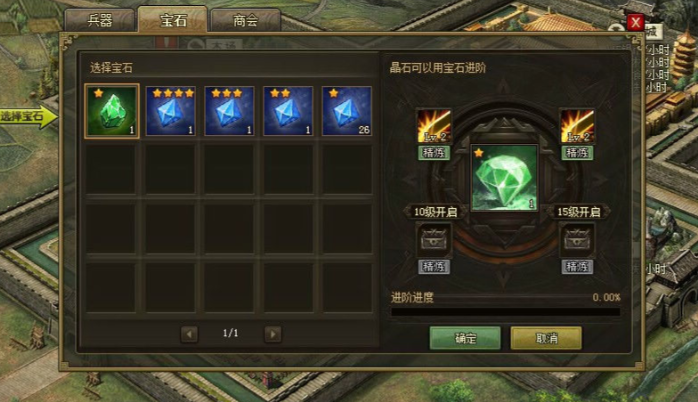Cancel with the yellow 取消 button
Image resolution: width=698 pixels, height=402 pixels.
(x=545, y=338)
